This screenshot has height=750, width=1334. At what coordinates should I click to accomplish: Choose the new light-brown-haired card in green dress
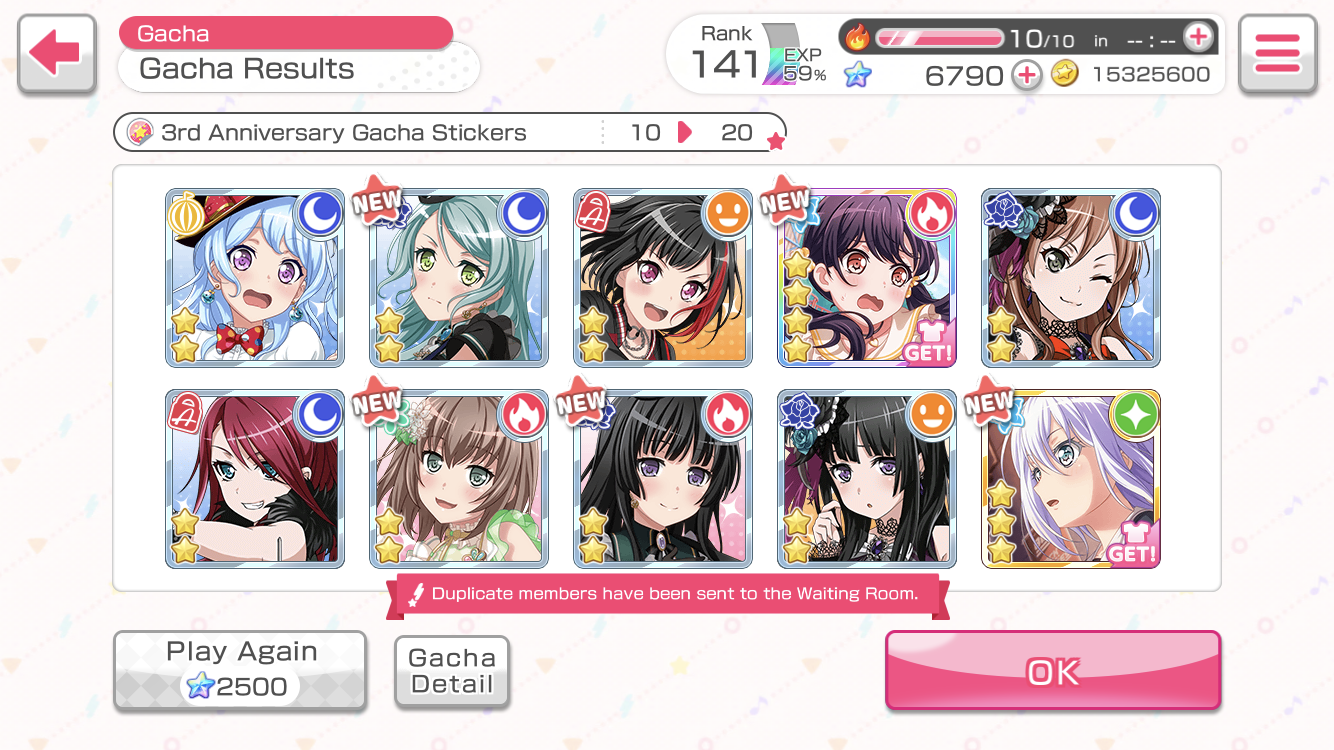click(x=459, y=479)
